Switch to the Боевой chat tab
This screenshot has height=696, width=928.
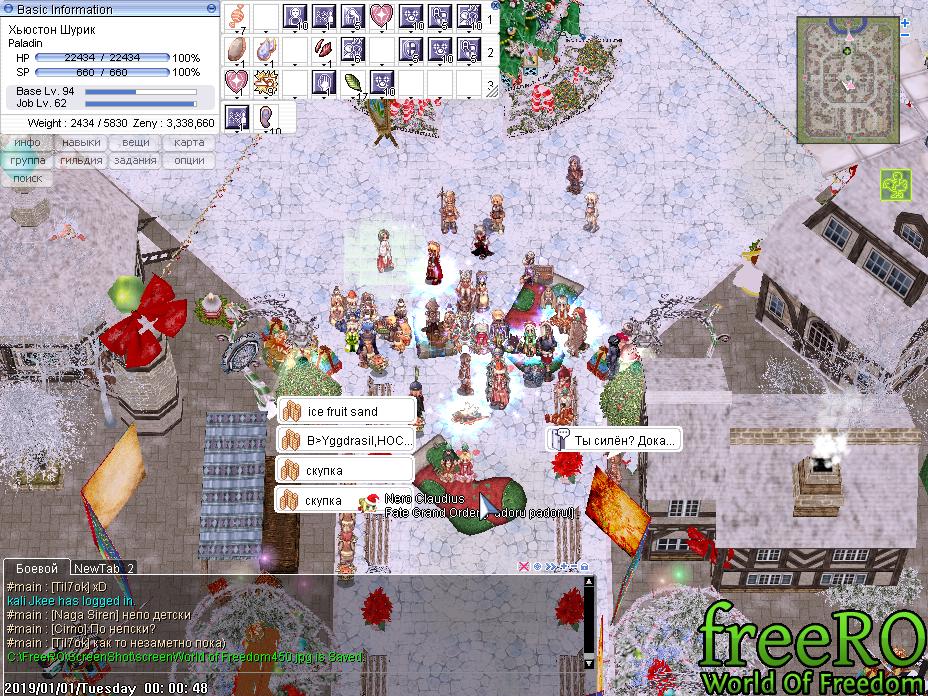point(35,567)
